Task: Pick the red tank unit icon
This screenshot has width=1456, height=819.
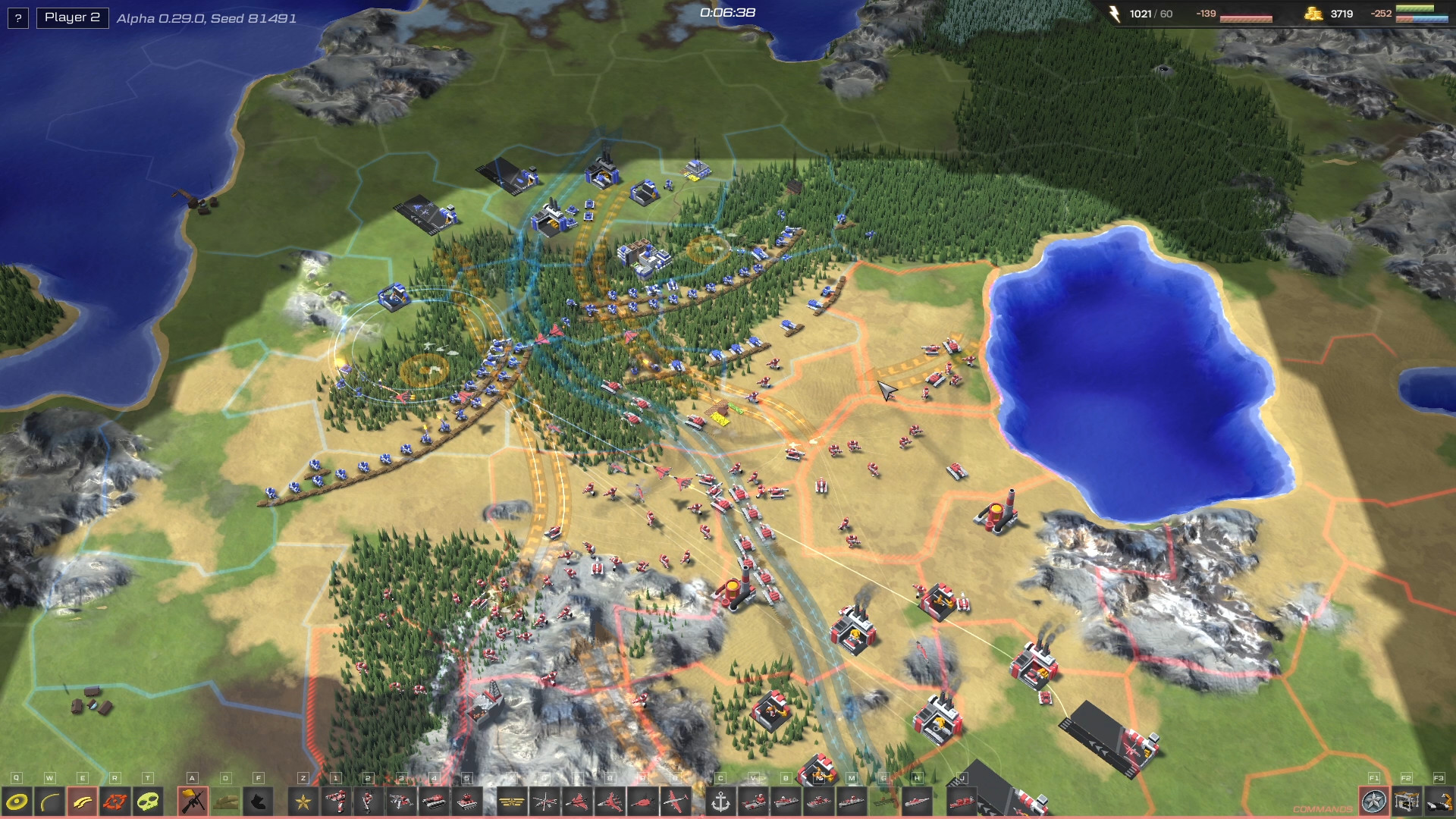Action: [434, 801]
